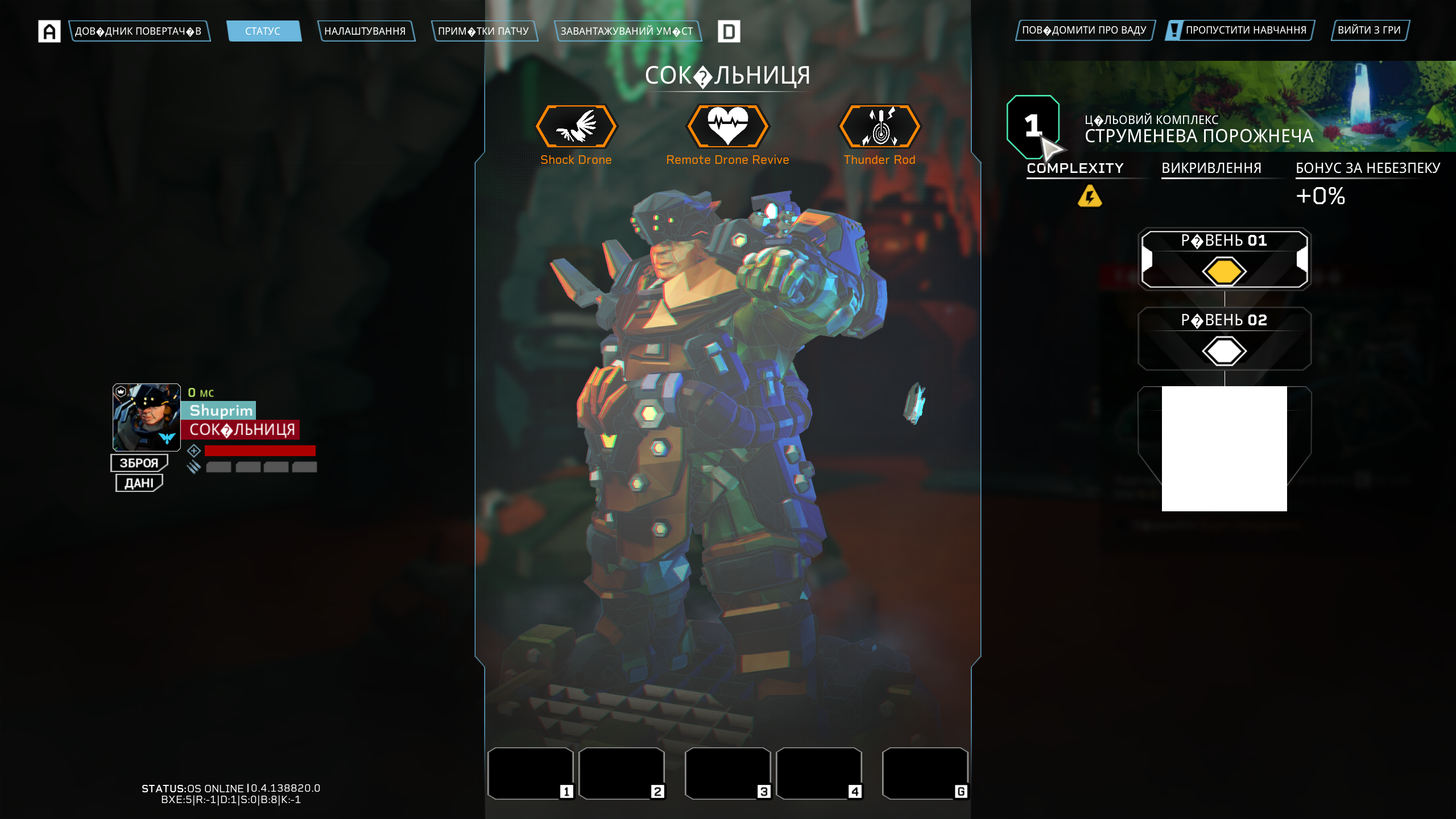Image resolution: width=1456 pixels, height=819 pixels.
Task: Click Shuprim's player portrait
Action: (x=146, y=417)
